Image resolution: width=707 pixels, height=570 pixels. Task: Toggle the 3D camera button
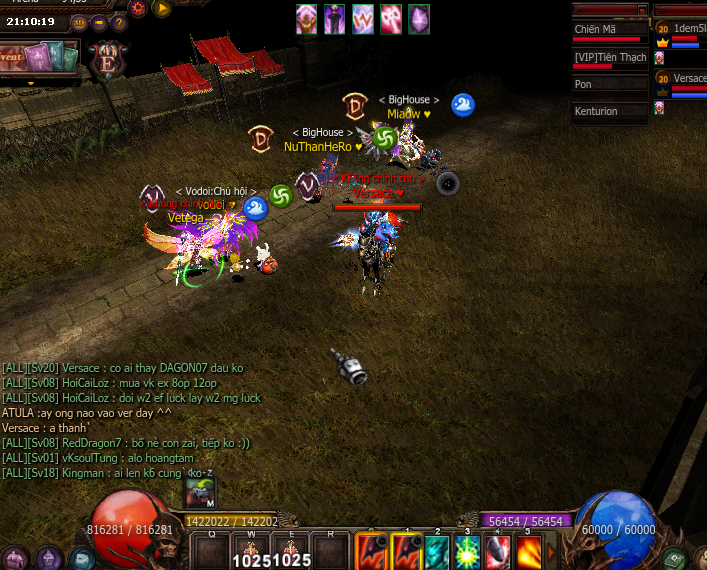coord(79,21)
